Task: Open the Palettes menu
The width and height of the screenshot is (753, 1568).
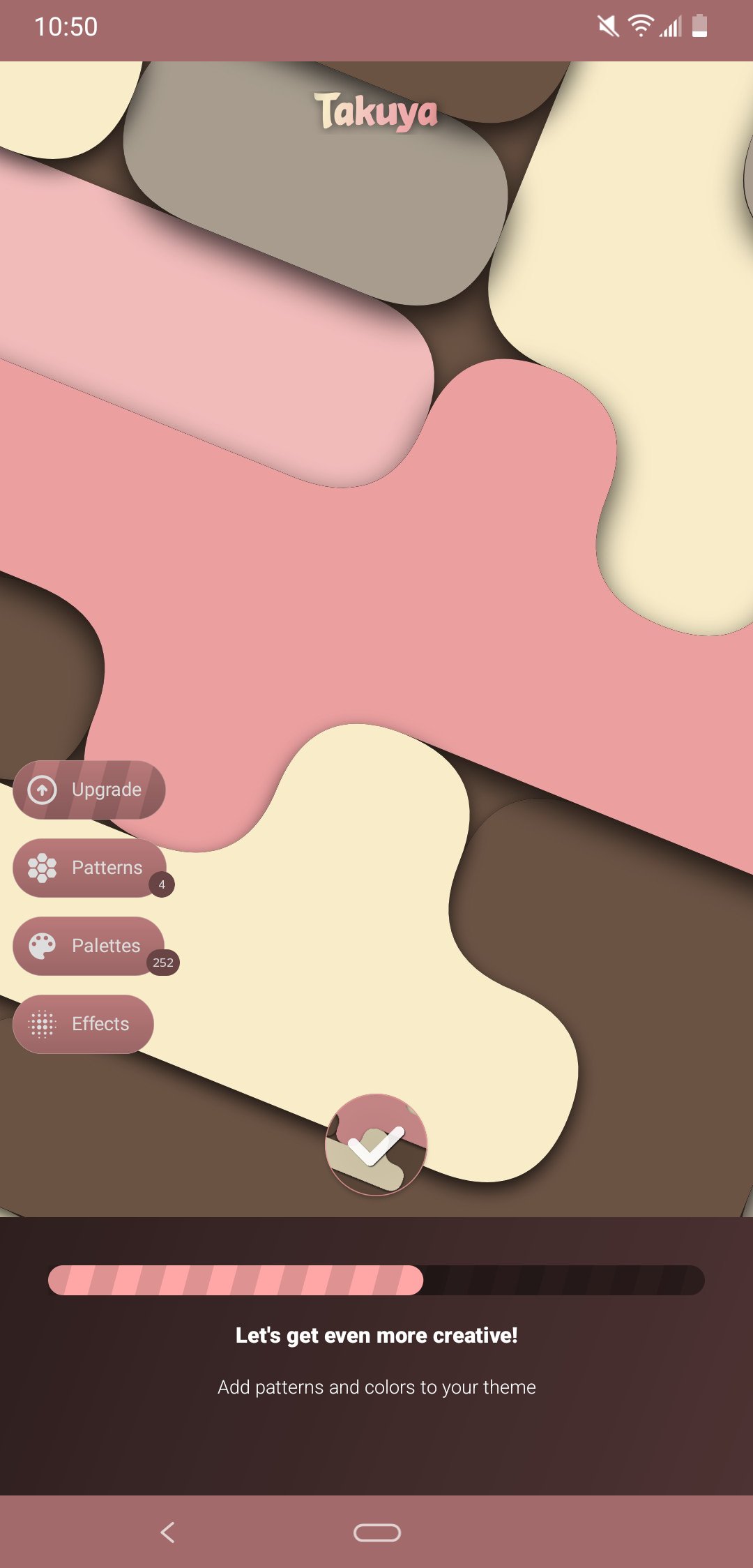Action: click(89, 946)
